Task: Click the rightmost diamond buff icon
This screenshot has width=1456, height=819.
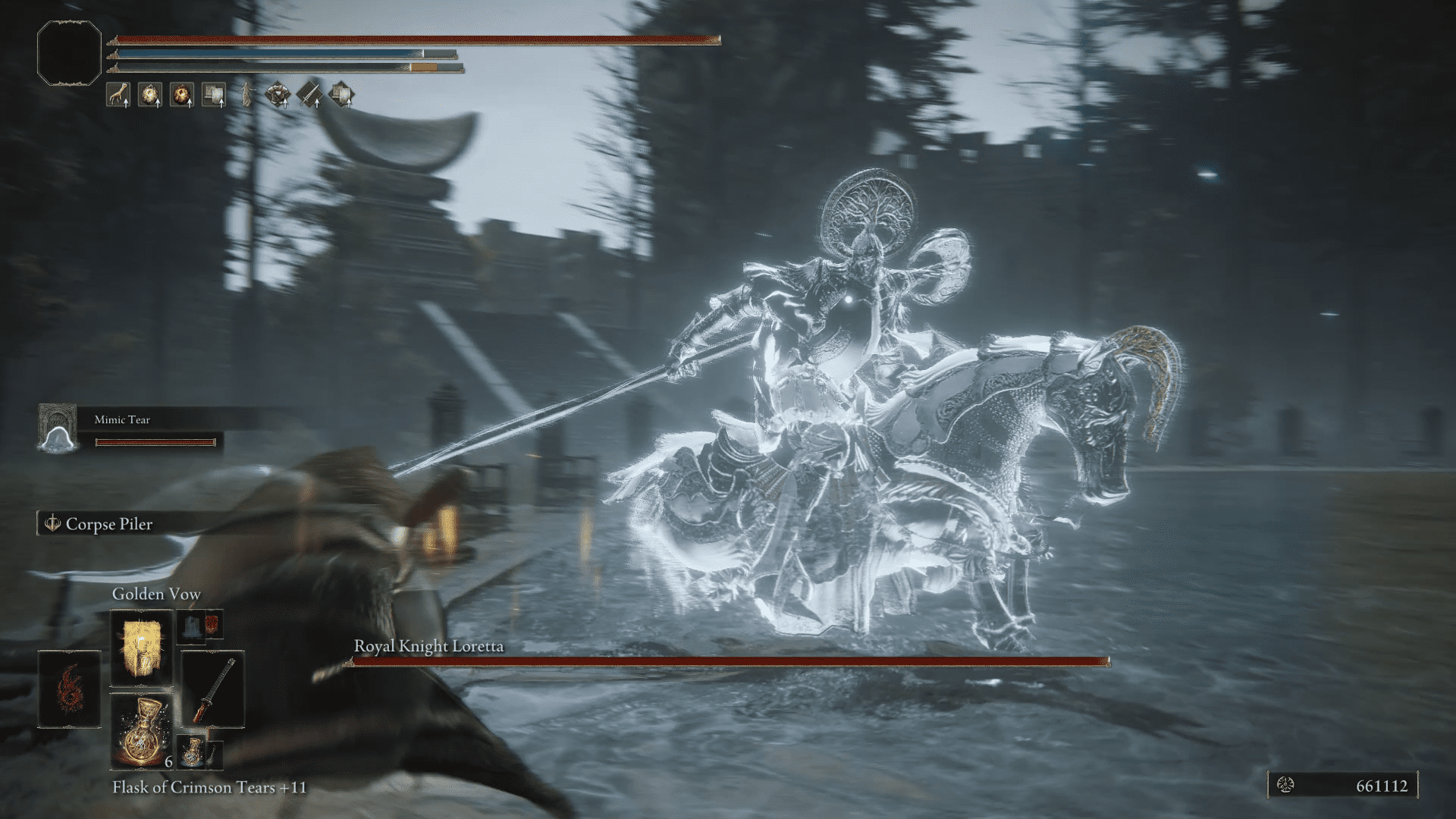Action: (x=344, y=95)
